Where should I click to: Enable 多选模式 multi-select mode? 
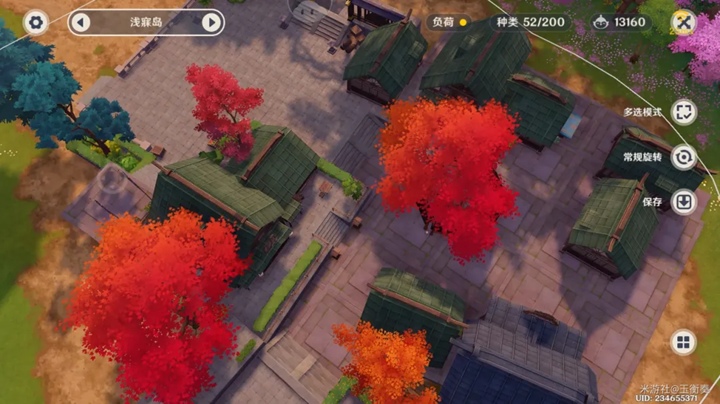click(x=684, y=112)
